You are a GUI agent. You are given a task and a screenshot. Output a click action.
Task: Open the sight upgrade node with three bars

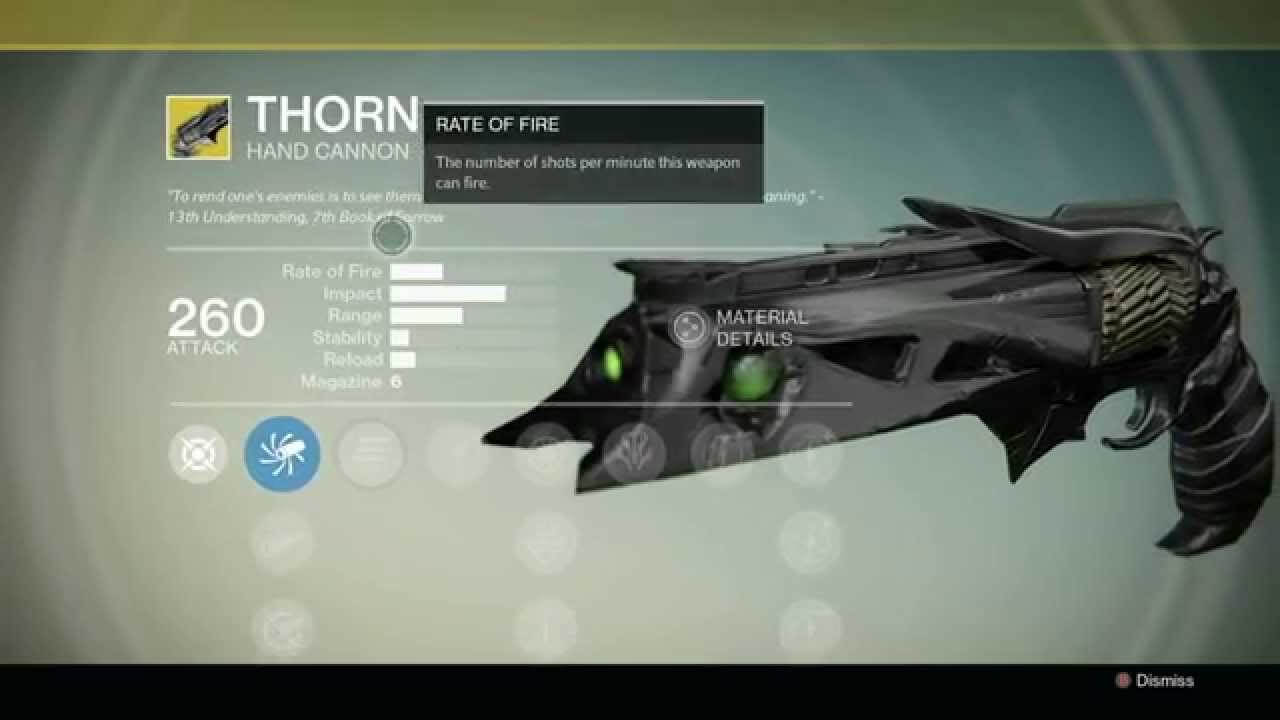click(x=370, y=455)
